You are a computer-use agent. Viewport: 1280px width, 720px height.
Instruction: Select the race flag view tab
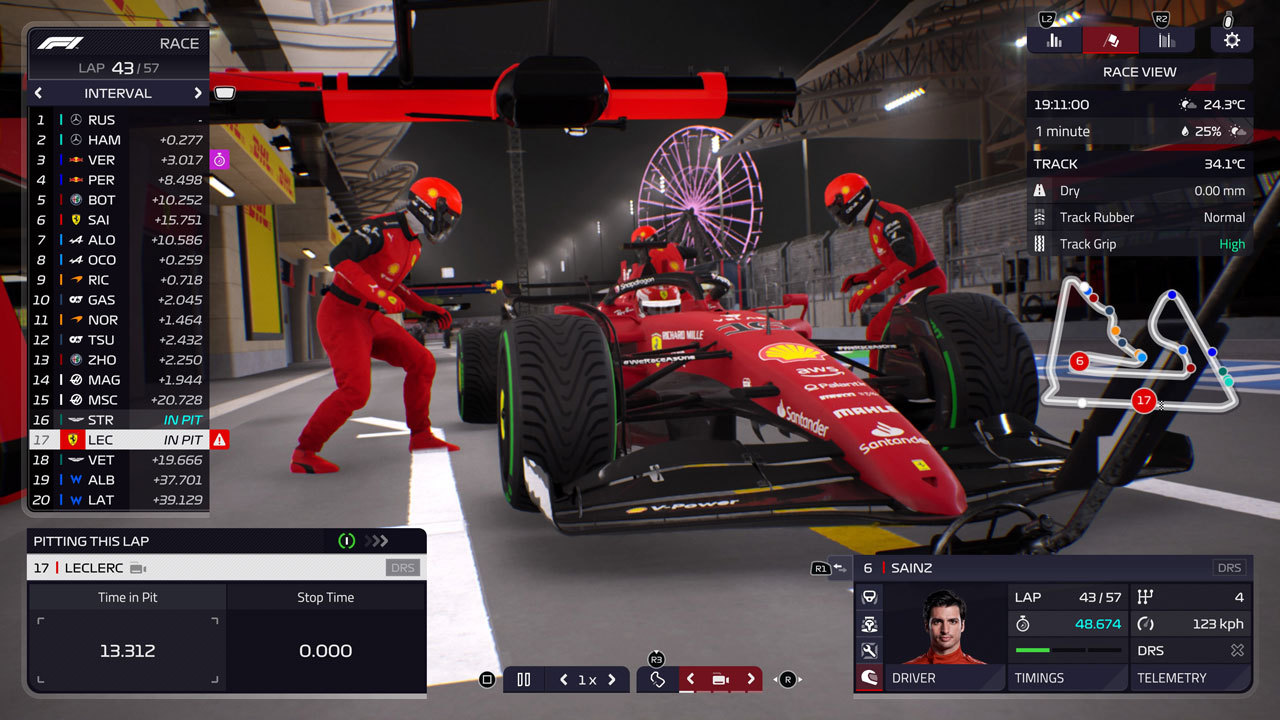[x=1110, y=40]
